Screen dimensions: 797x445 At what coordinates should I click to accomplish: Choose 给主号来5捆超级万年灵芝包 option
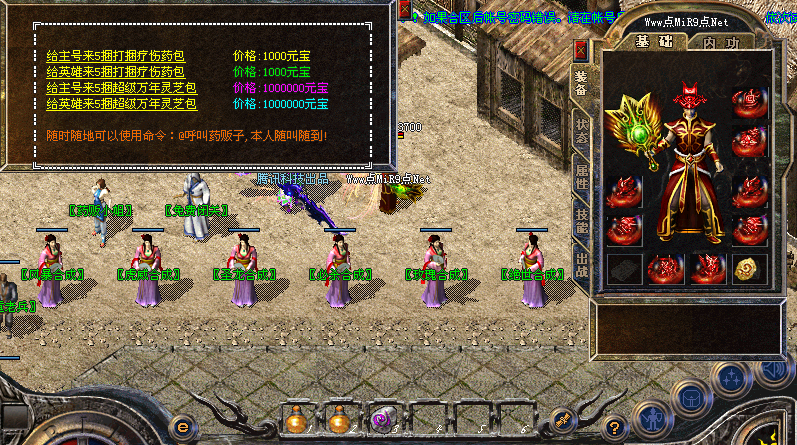tap(122, 88)
